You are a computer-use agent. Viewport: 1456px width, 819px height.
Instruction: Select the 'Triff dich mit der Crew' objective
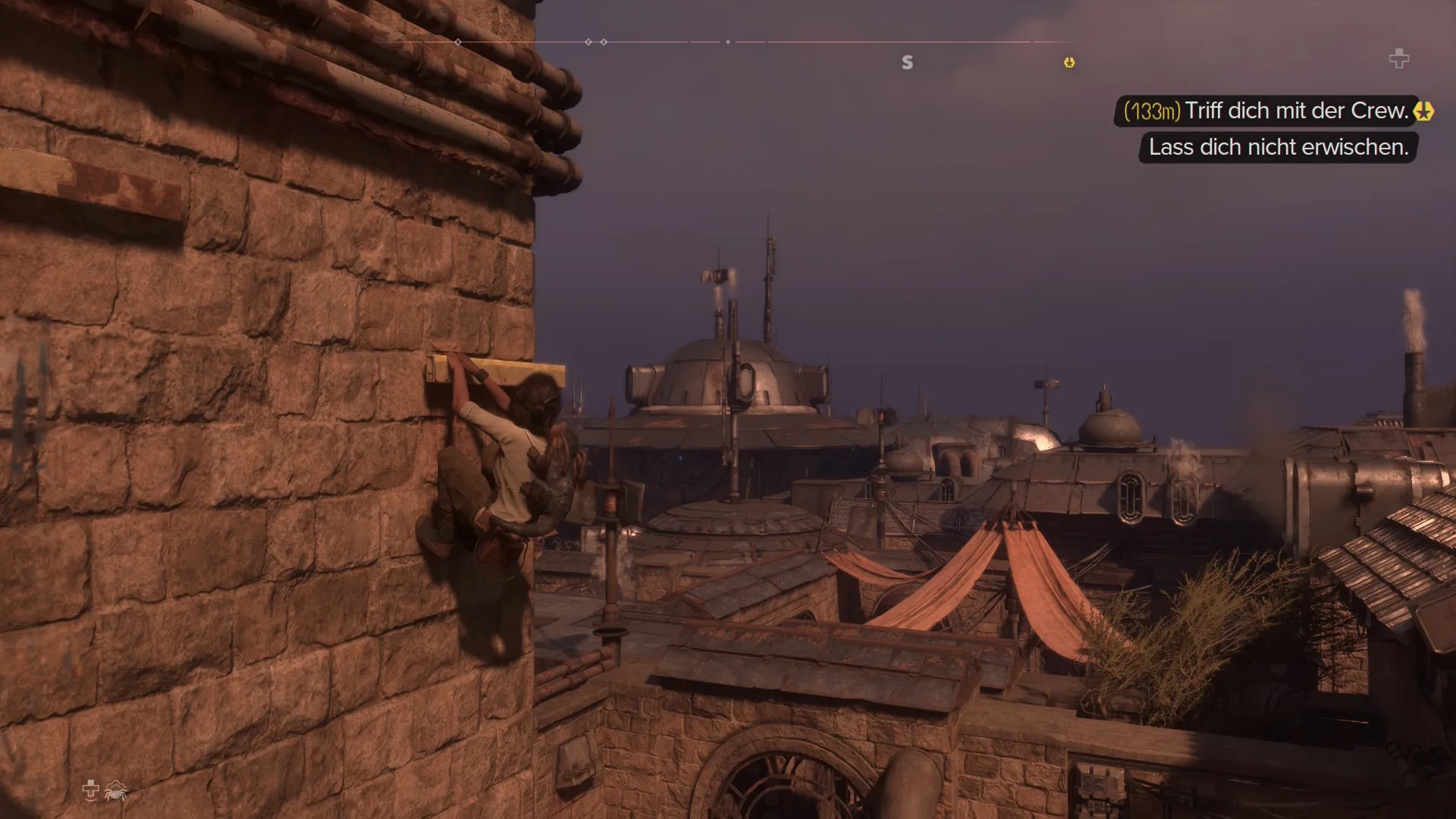coord(1295,111)
